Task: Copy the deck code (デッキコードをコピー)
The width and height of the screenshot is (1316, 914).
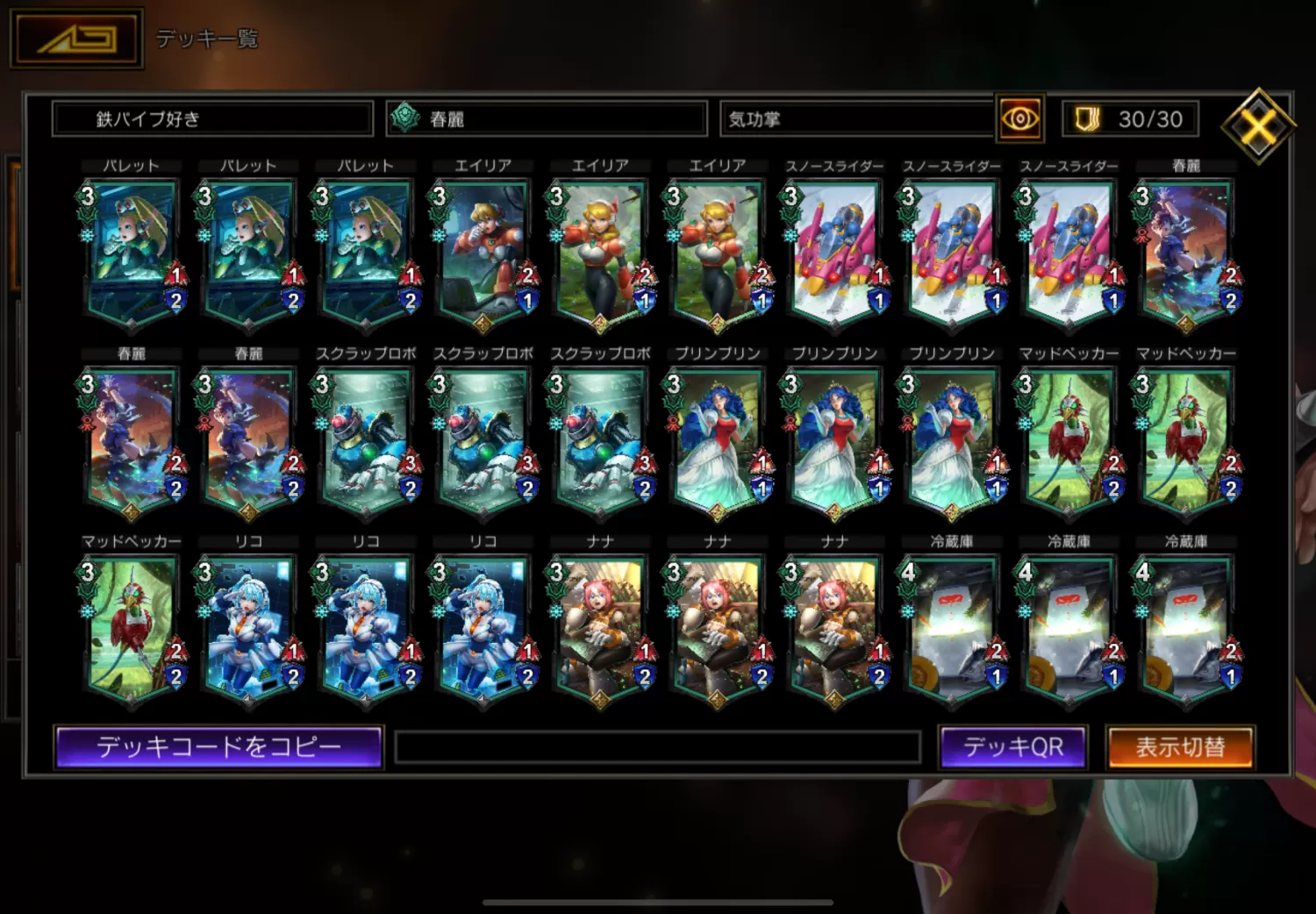Action: click(218, 746)
